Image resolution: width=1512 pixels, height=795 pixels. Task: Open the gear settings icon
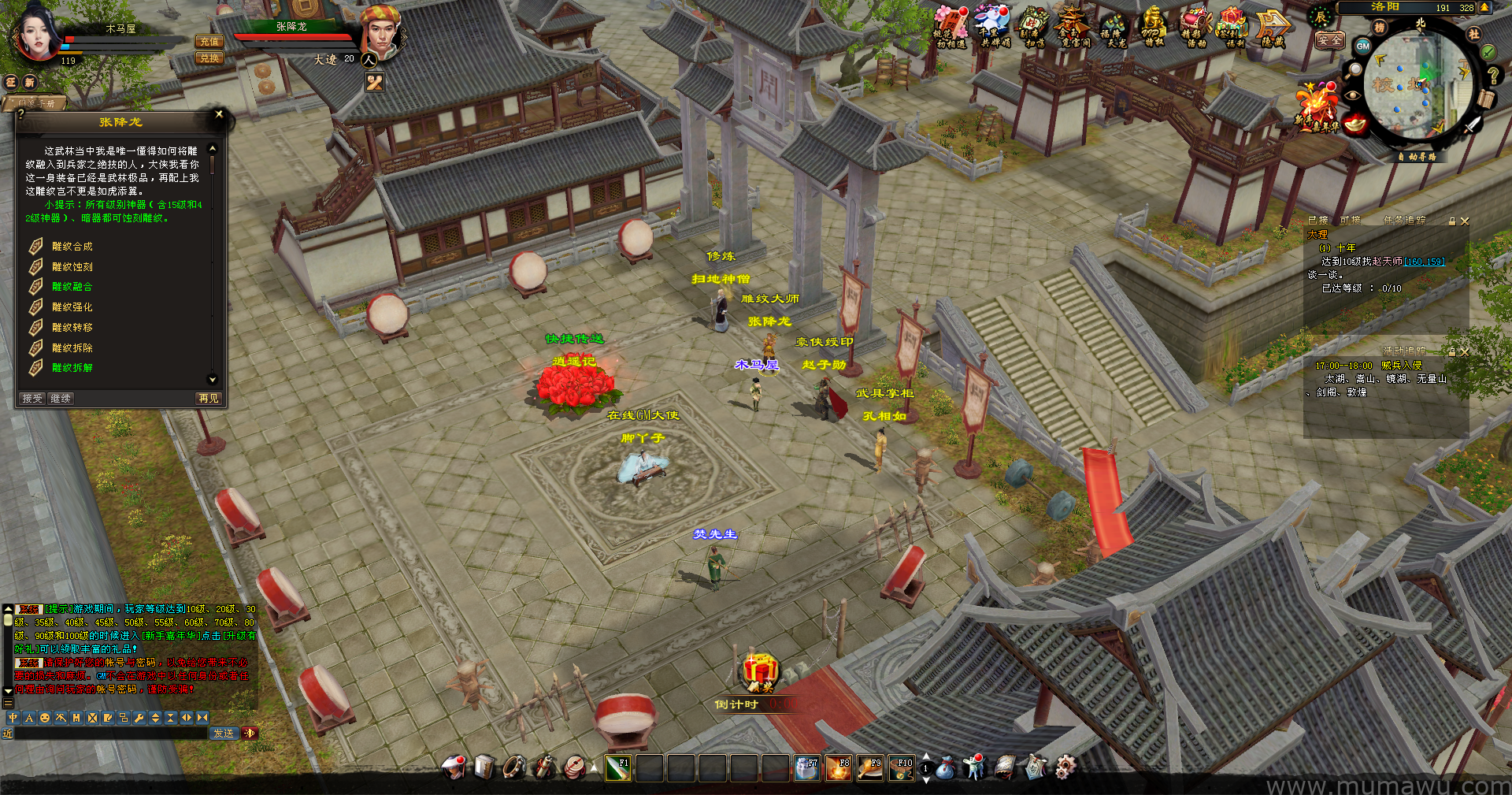click(x=1065, y=767)
